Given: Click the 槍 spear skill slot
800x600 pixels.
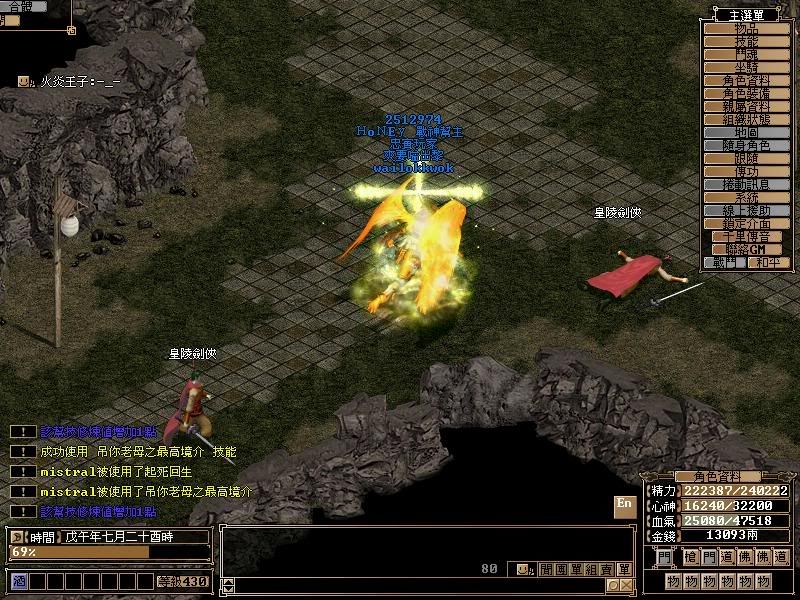Looking at the screenshot, I should pos(691,558).
